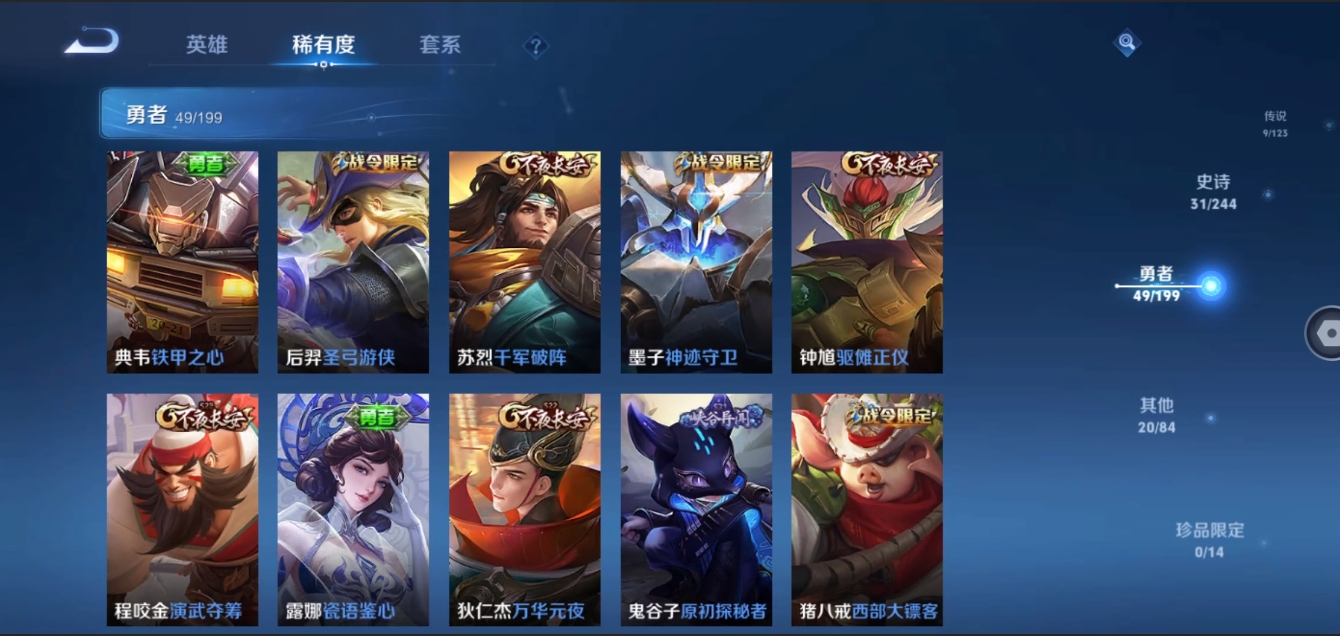This screenshot has height=636, width=1340.
Task: Pick the 猪八戒 西部大镖客 skin card
Action: [867, 510]
